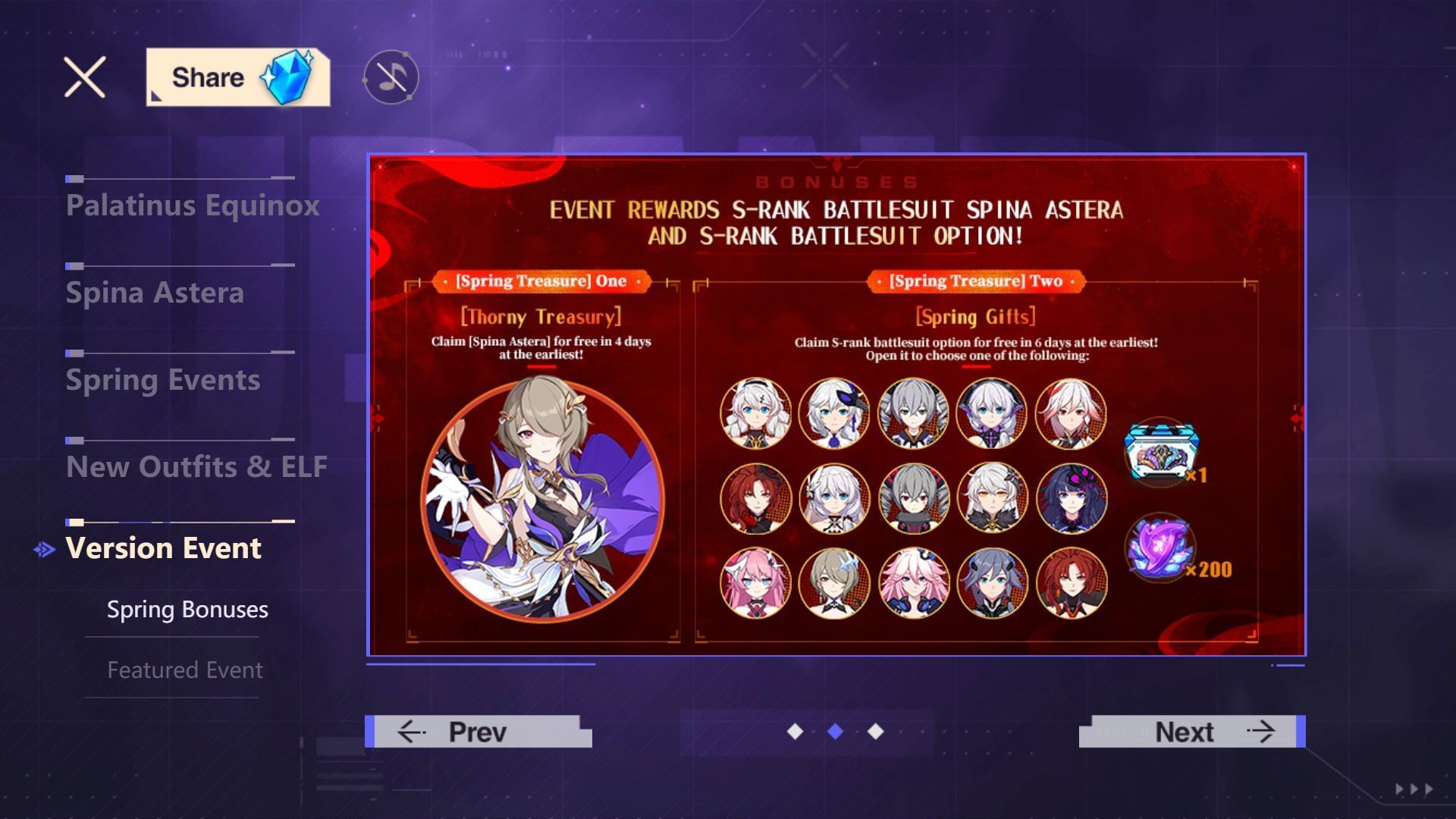Select the first page indicator diamond
The image size is (1456, 819).
click(794, 732)
